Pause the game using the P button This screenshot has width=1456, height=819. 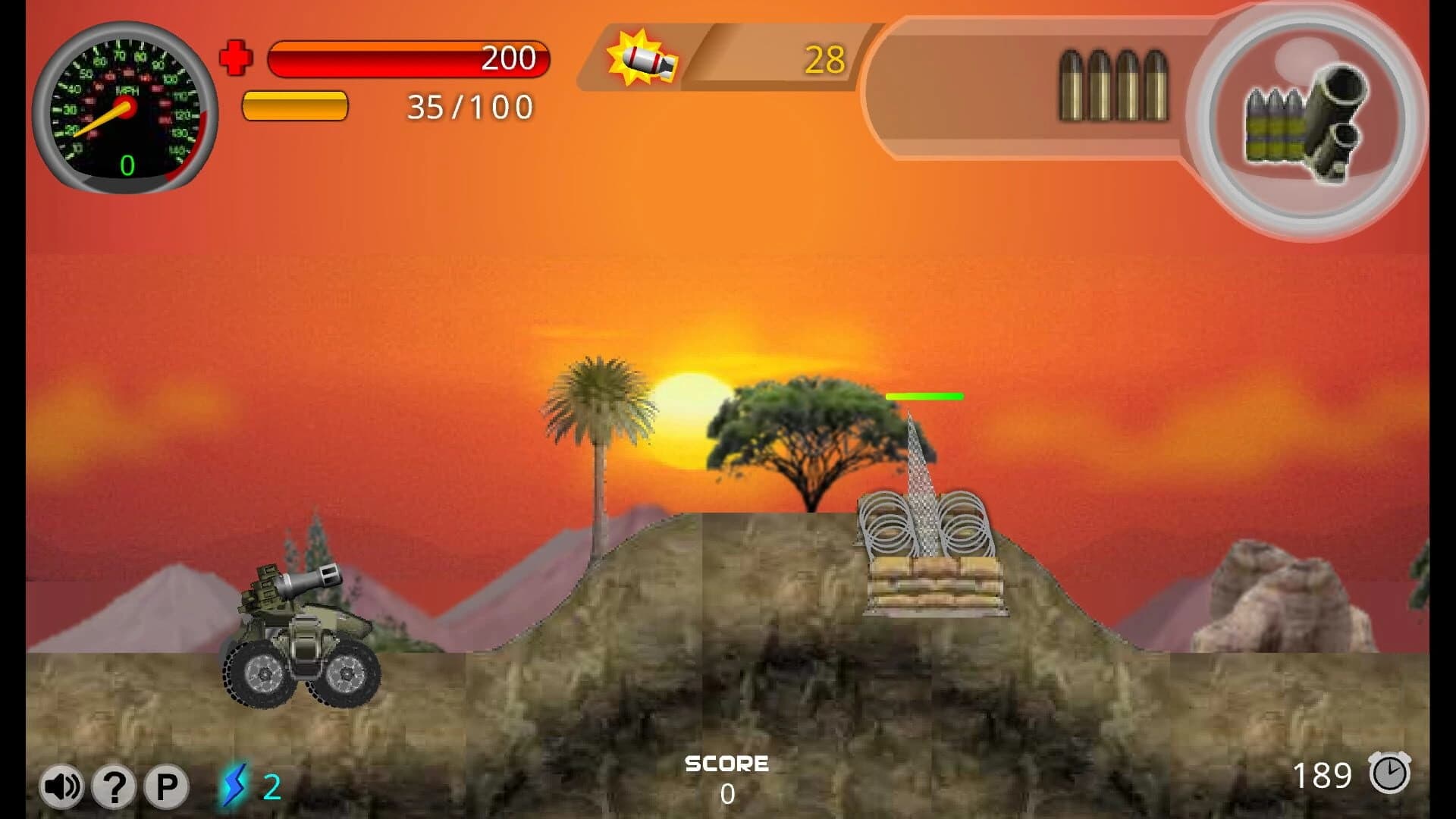point(165,786)
